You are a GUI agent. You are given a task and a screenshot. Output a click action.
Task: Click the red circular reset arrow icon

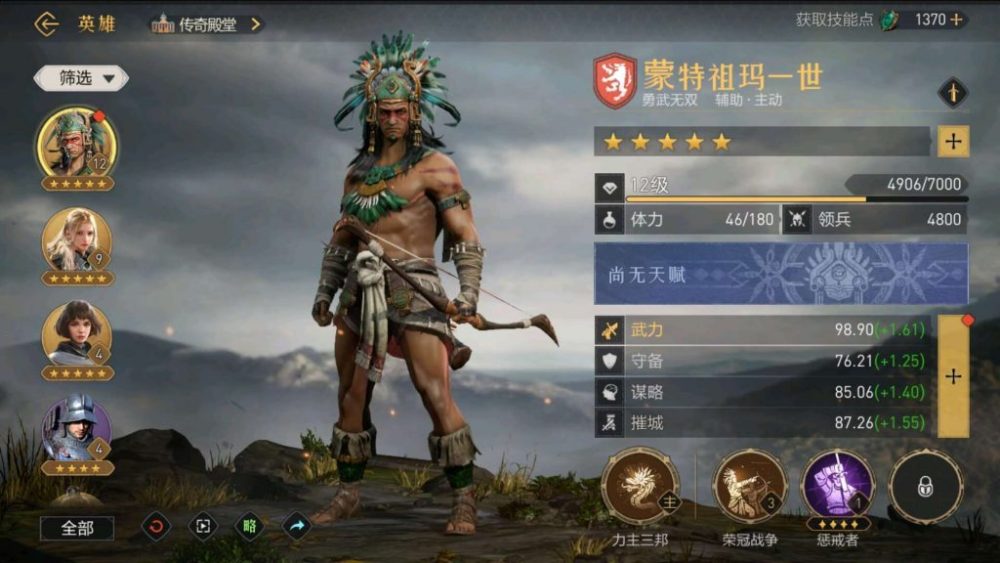click(x=156, y=526)
